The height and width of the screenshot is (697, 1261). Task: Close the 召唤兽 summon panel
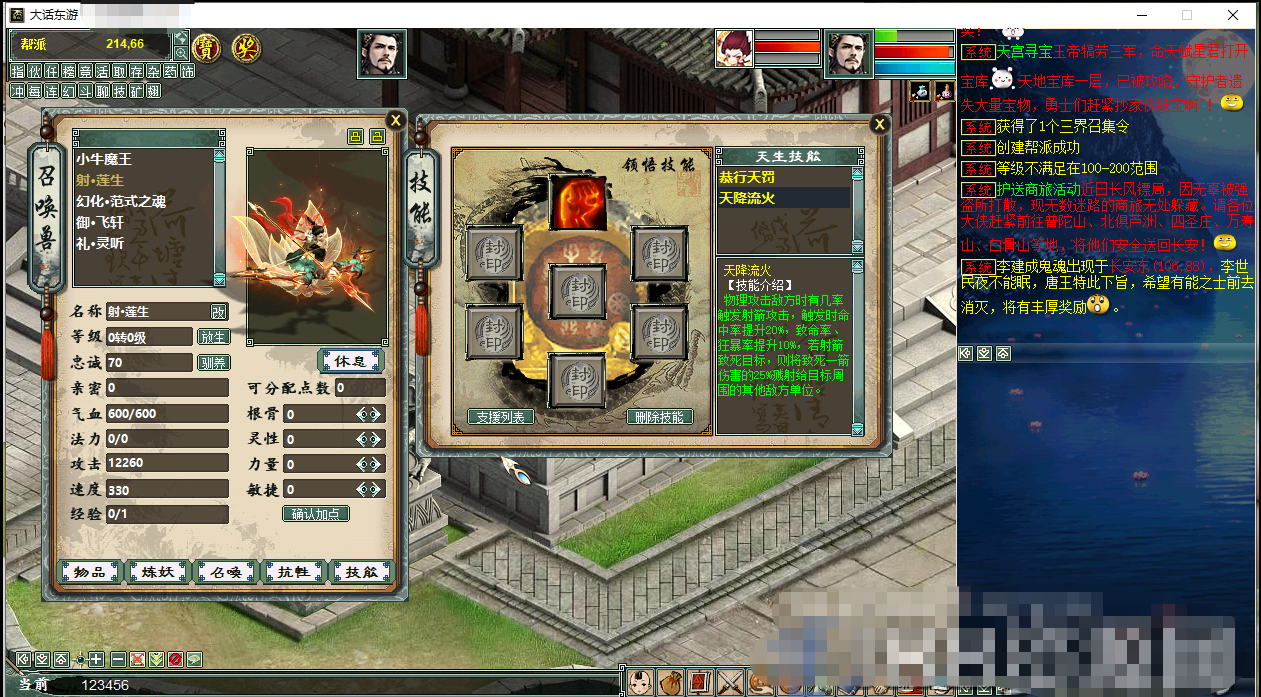coord(395,120)
